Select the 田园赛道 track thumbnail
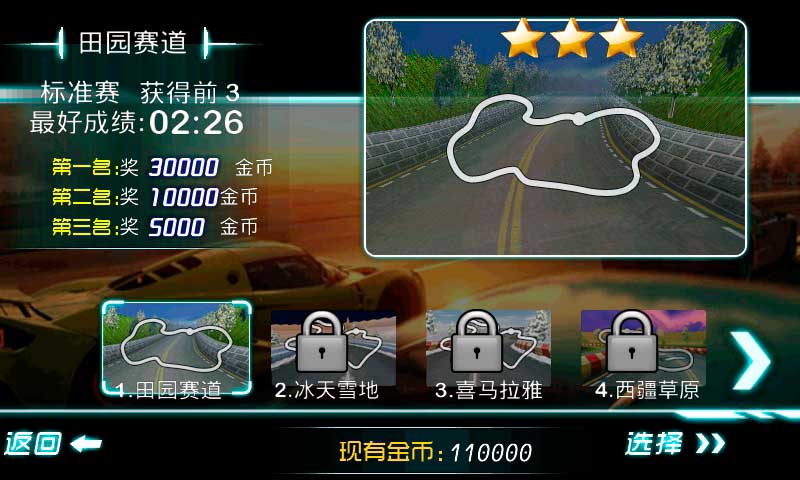Screen dimensions: 800x480 pos(177,350)
